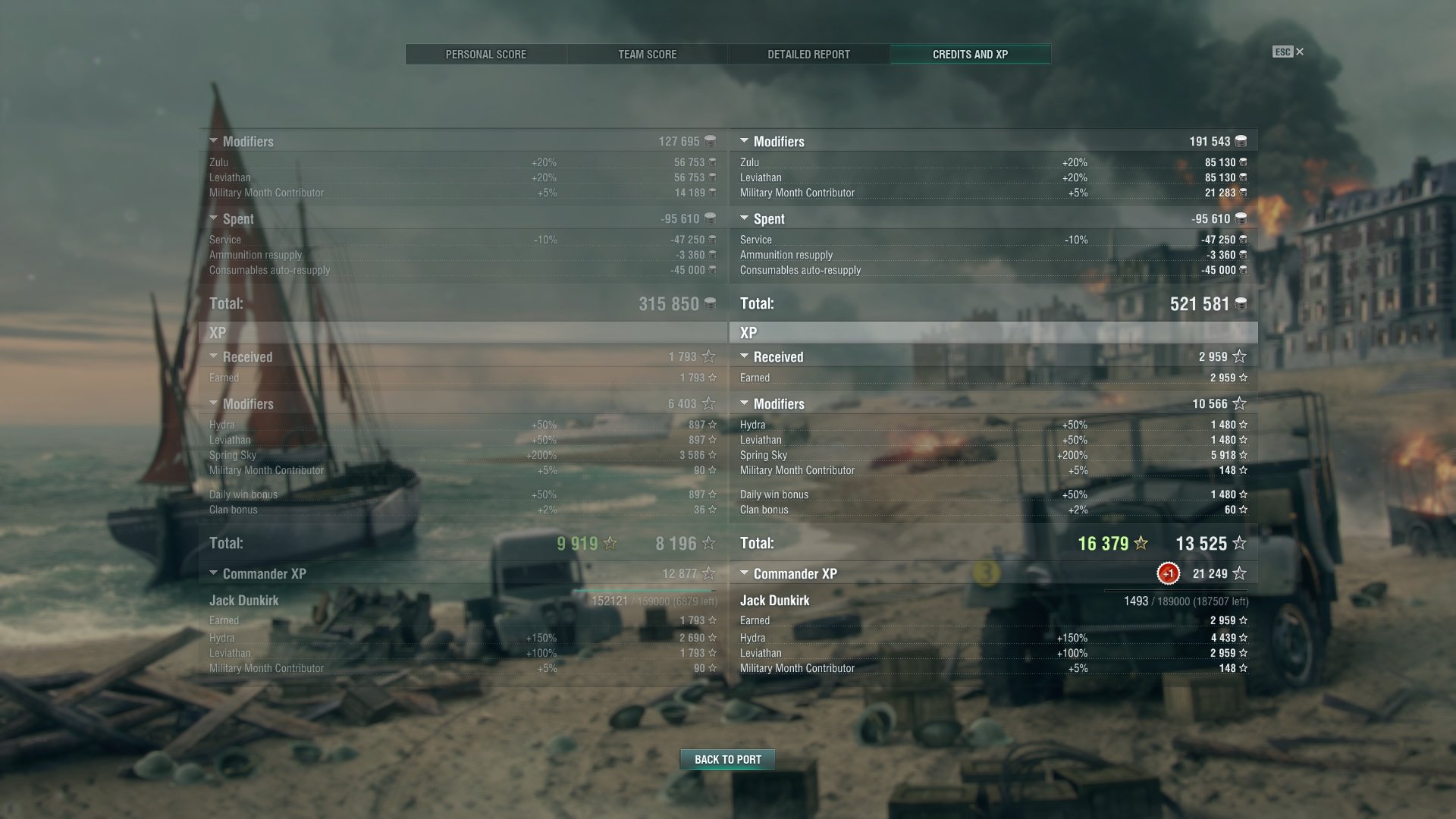View the Detailed Report tab
This screenshot has height=819, width=1456.
tap(808, 55)
